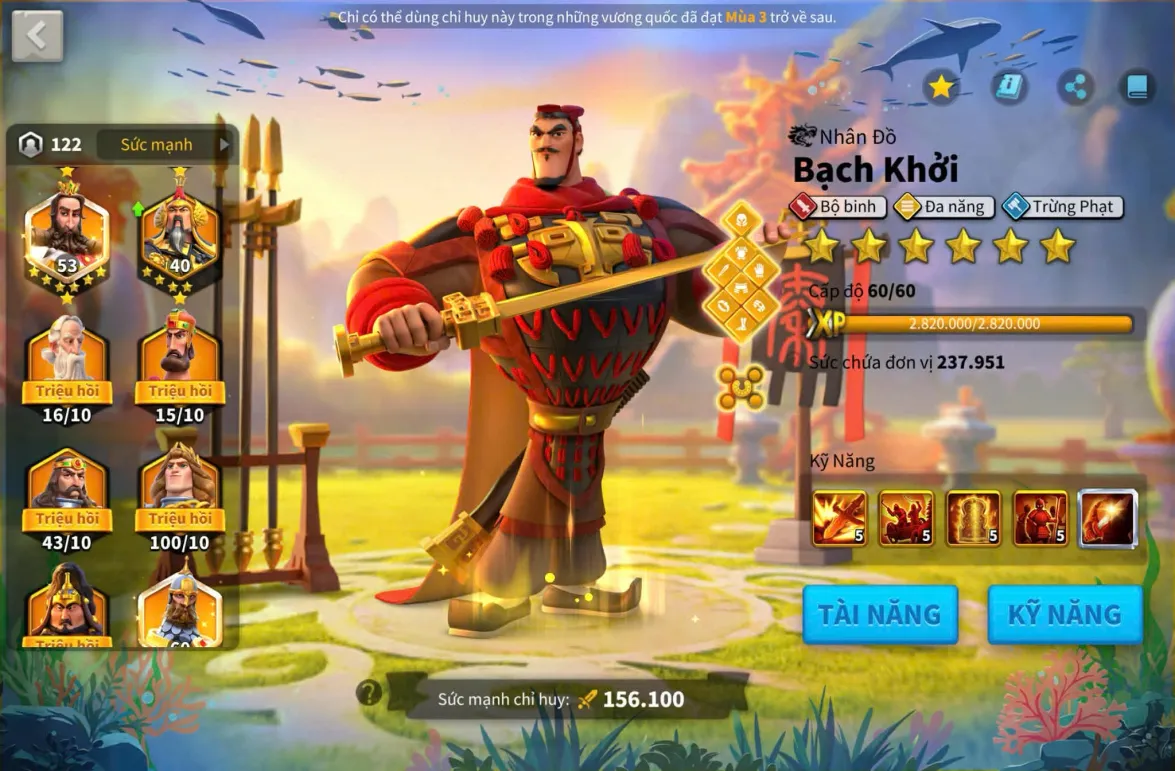Go back using the arrow button
The image size is (1175, 771).
coord(37,36)
